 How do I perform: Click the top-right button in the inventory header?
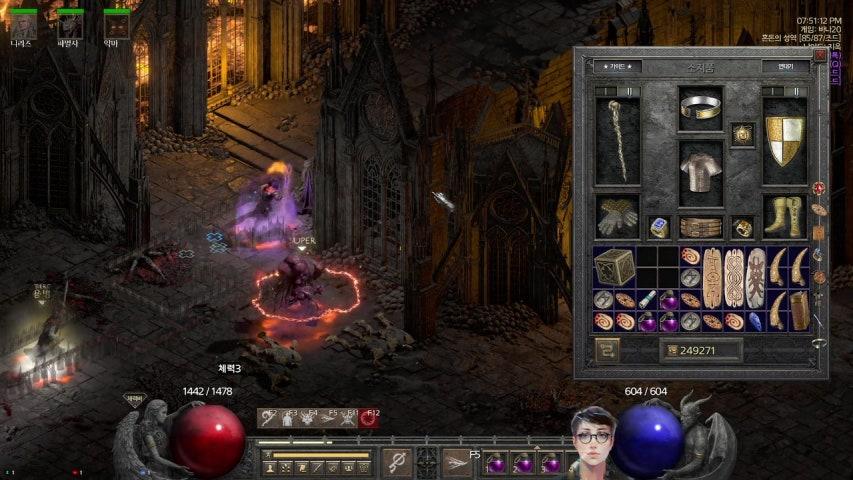tap(785, 67)
